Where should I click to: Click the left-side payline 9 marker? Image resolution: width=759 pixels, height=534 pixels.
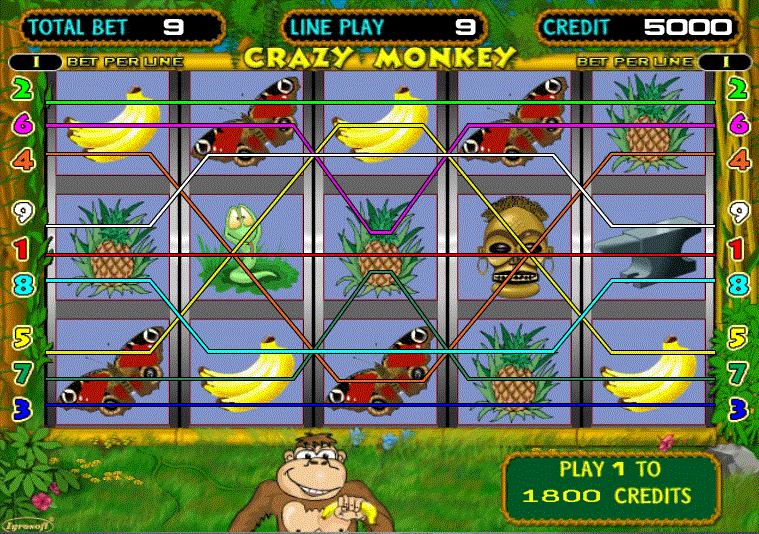19,212
